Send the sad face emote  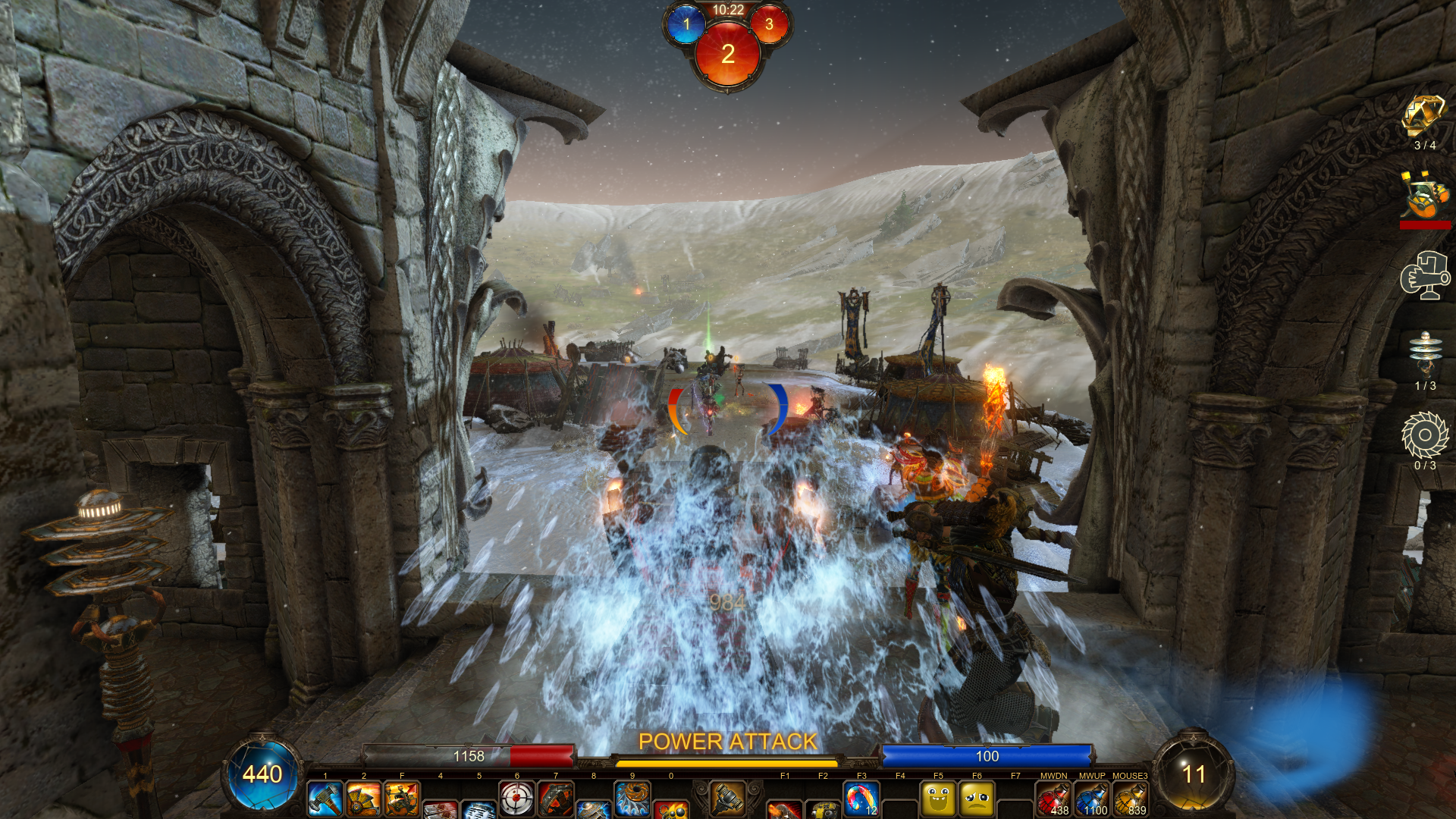[977, 799]
